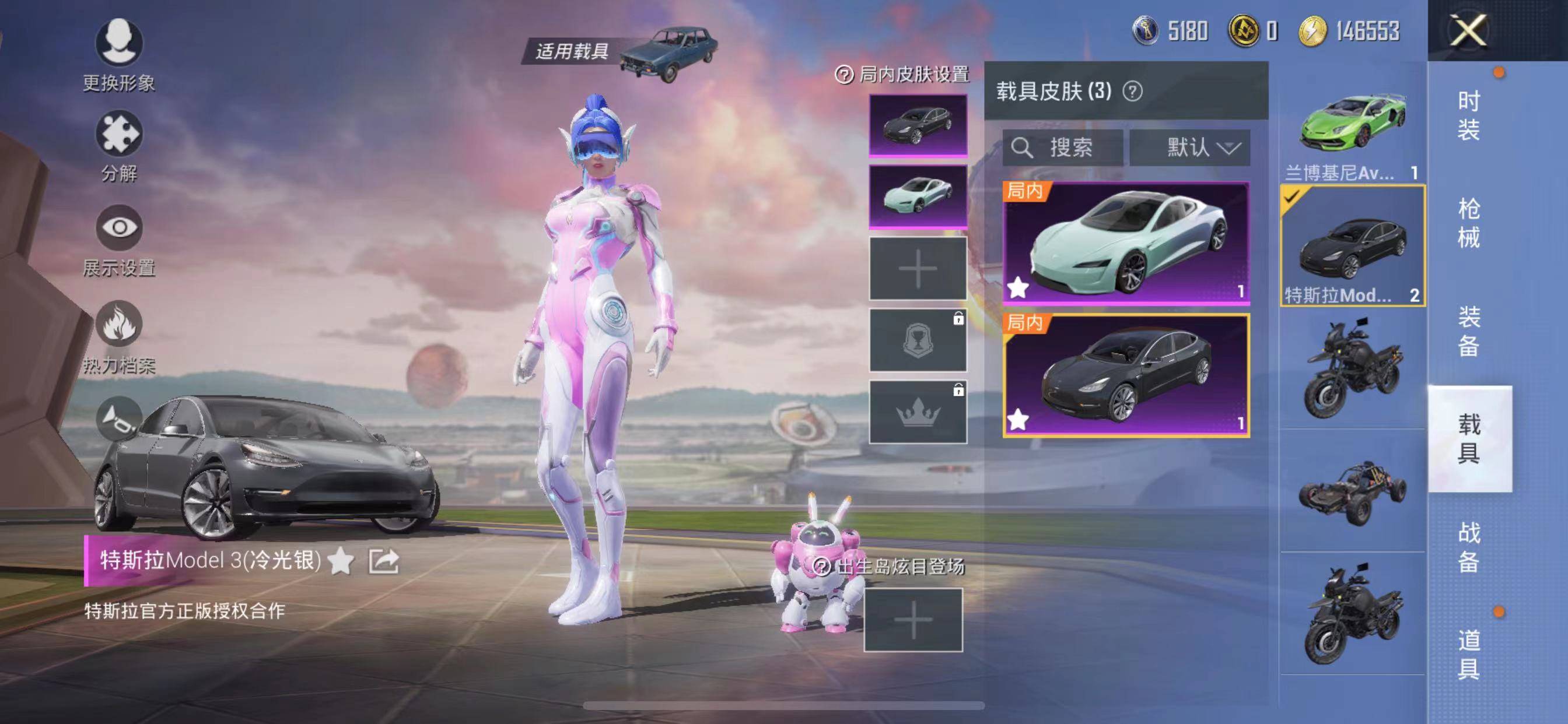Open the 默认 sort dropdown
The width and height of the screenshot is (1568, 724).
[x=1189, y=147]
